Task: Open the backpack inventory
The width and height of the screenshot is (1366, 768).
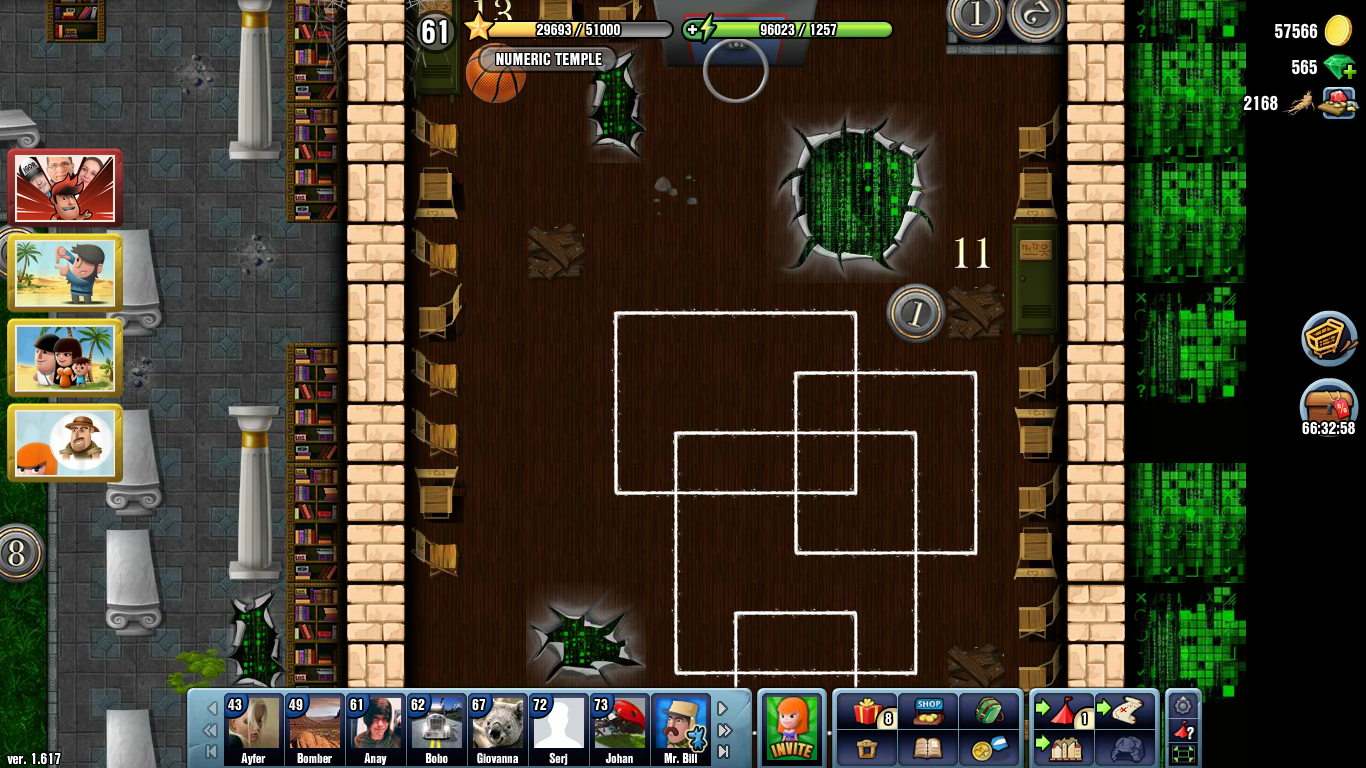Action: pos(989,710)
